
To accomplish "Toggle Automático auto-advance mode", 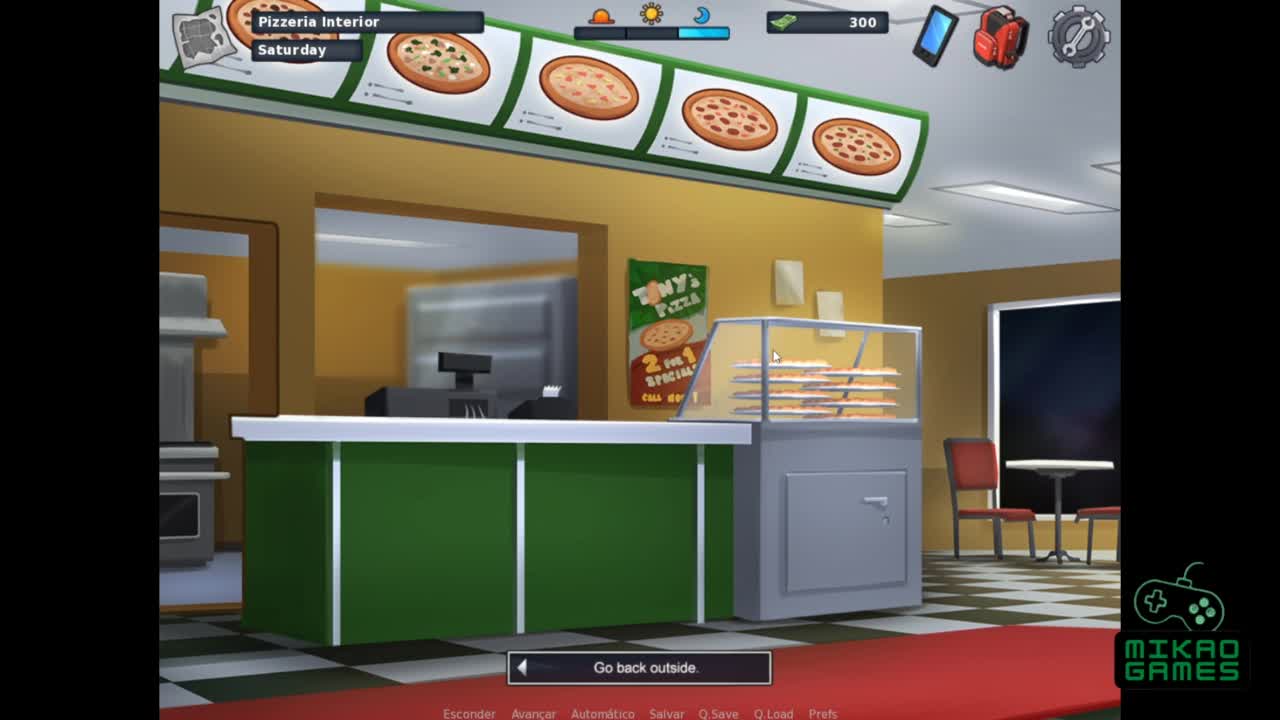I will click(x=602, y=713).
